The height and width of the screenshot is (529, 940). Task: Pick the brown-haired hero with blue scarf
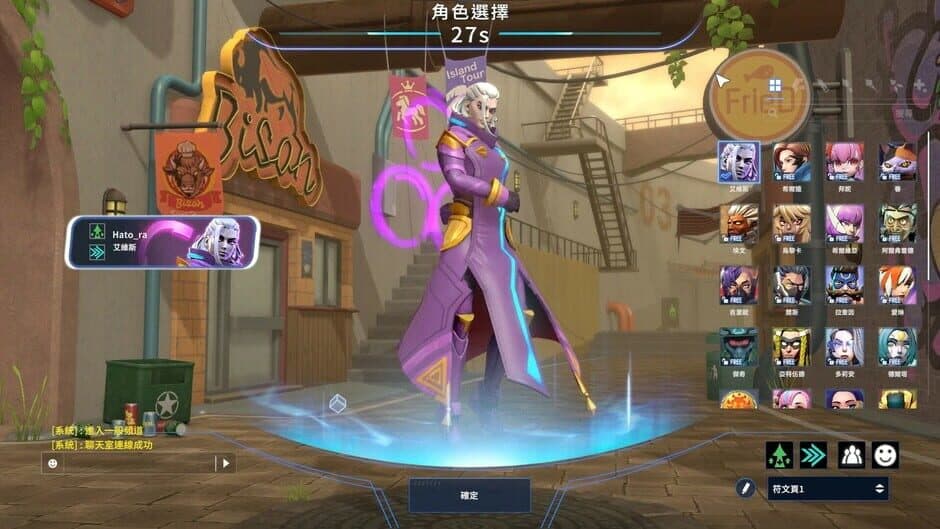click(792, 161)
